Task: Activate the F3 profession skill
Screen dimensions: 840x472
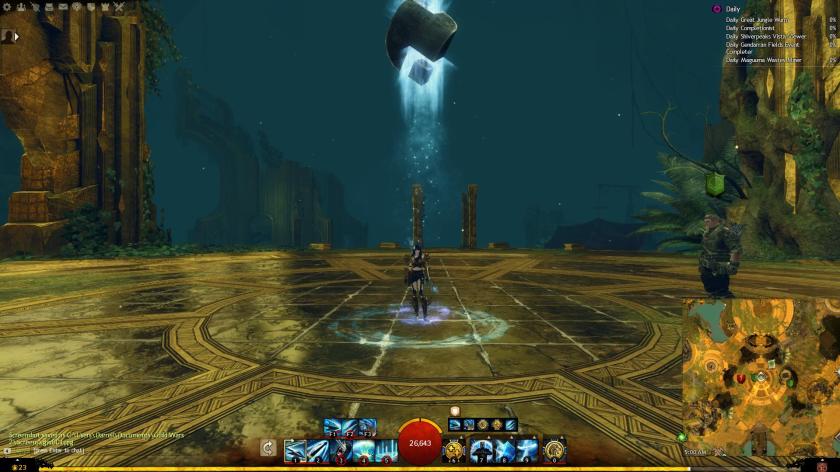Action: [366, 427]
